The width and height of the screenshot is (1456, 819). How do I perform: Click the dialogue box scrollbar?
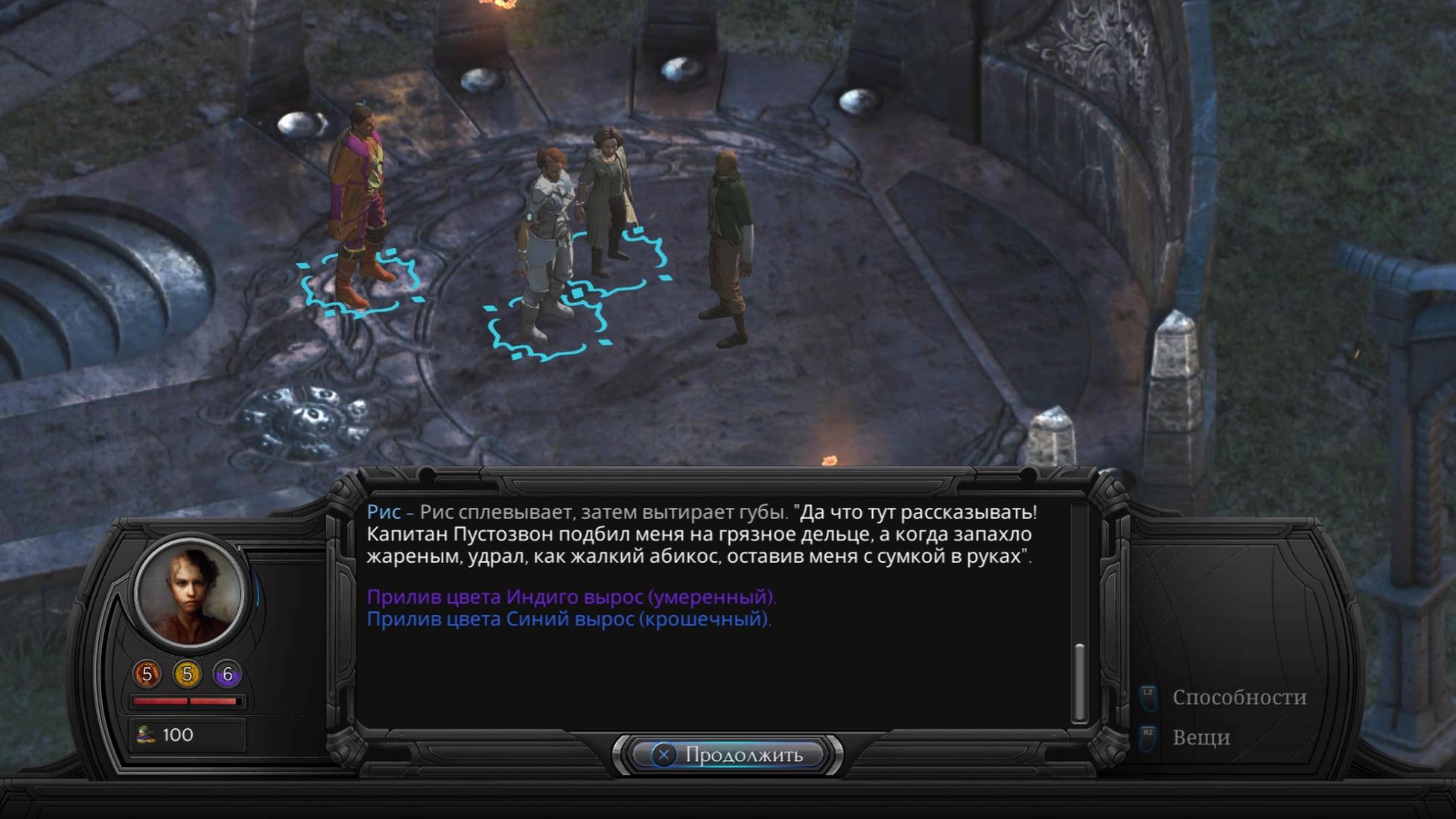point(1078,681)
